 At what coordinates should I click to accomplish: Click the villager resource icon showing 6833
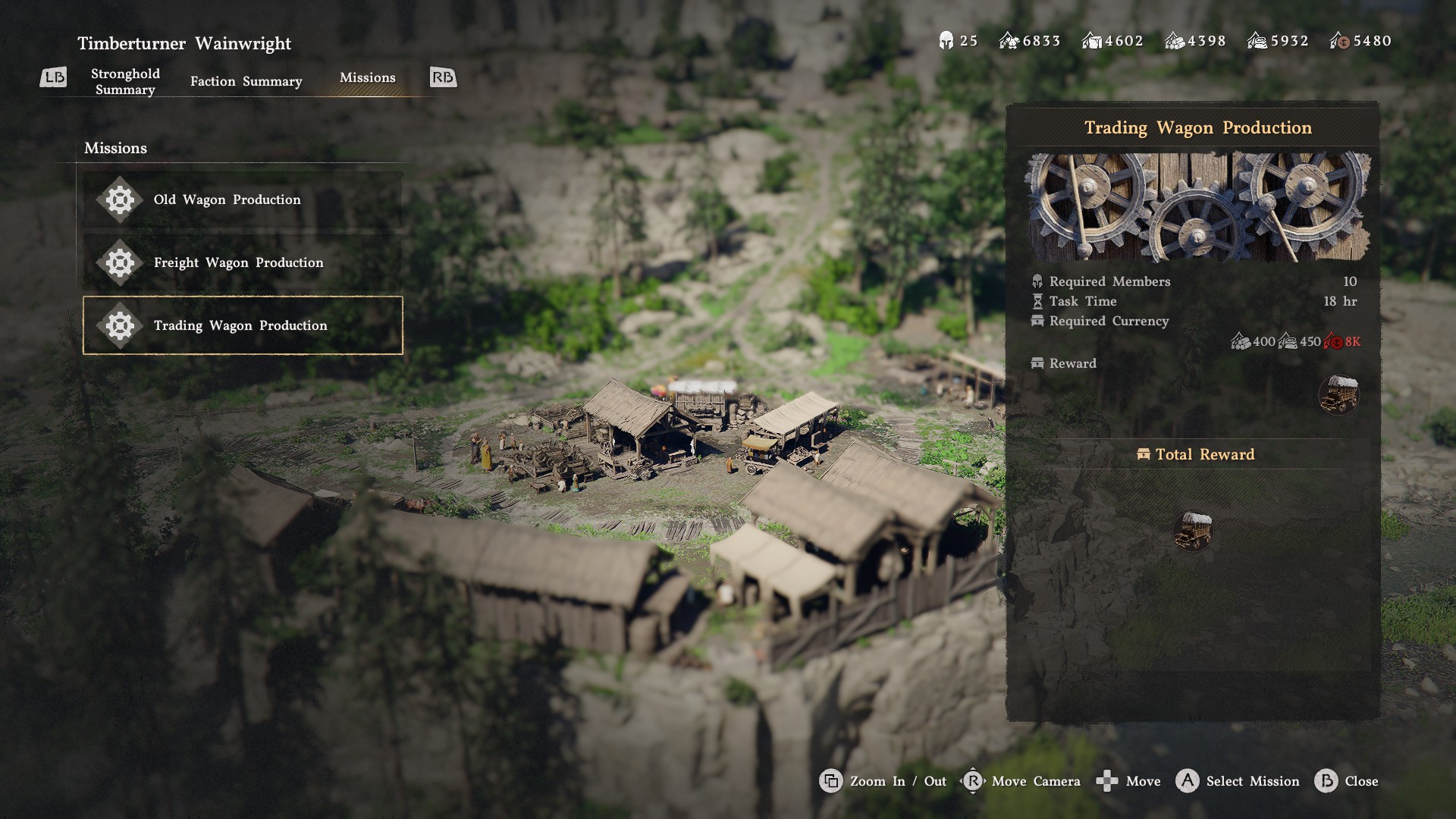1009,41
